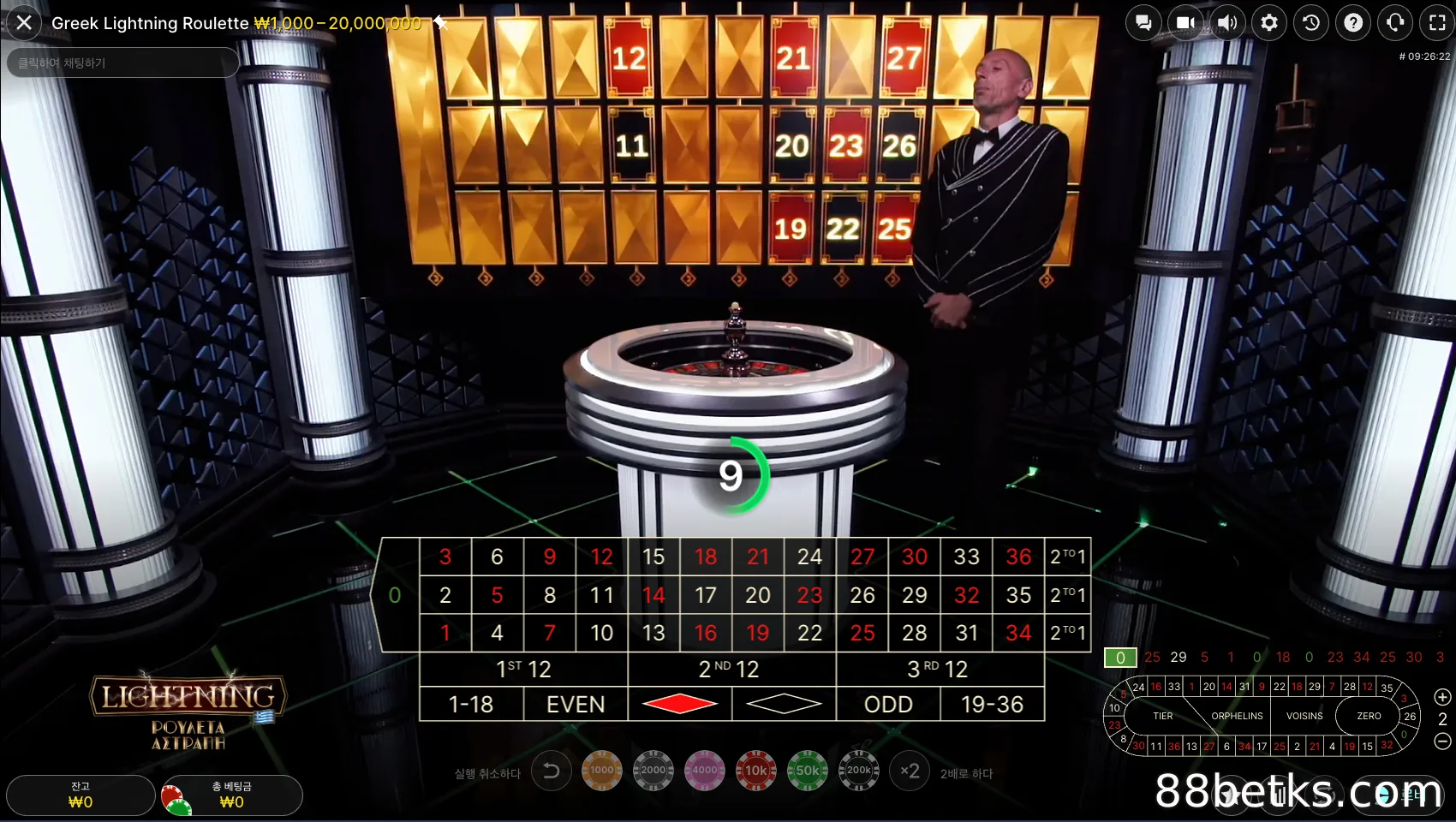This screenshot has width=1456, height=822.
Task: Select the 10k chip
Action: tap(755, 771)
